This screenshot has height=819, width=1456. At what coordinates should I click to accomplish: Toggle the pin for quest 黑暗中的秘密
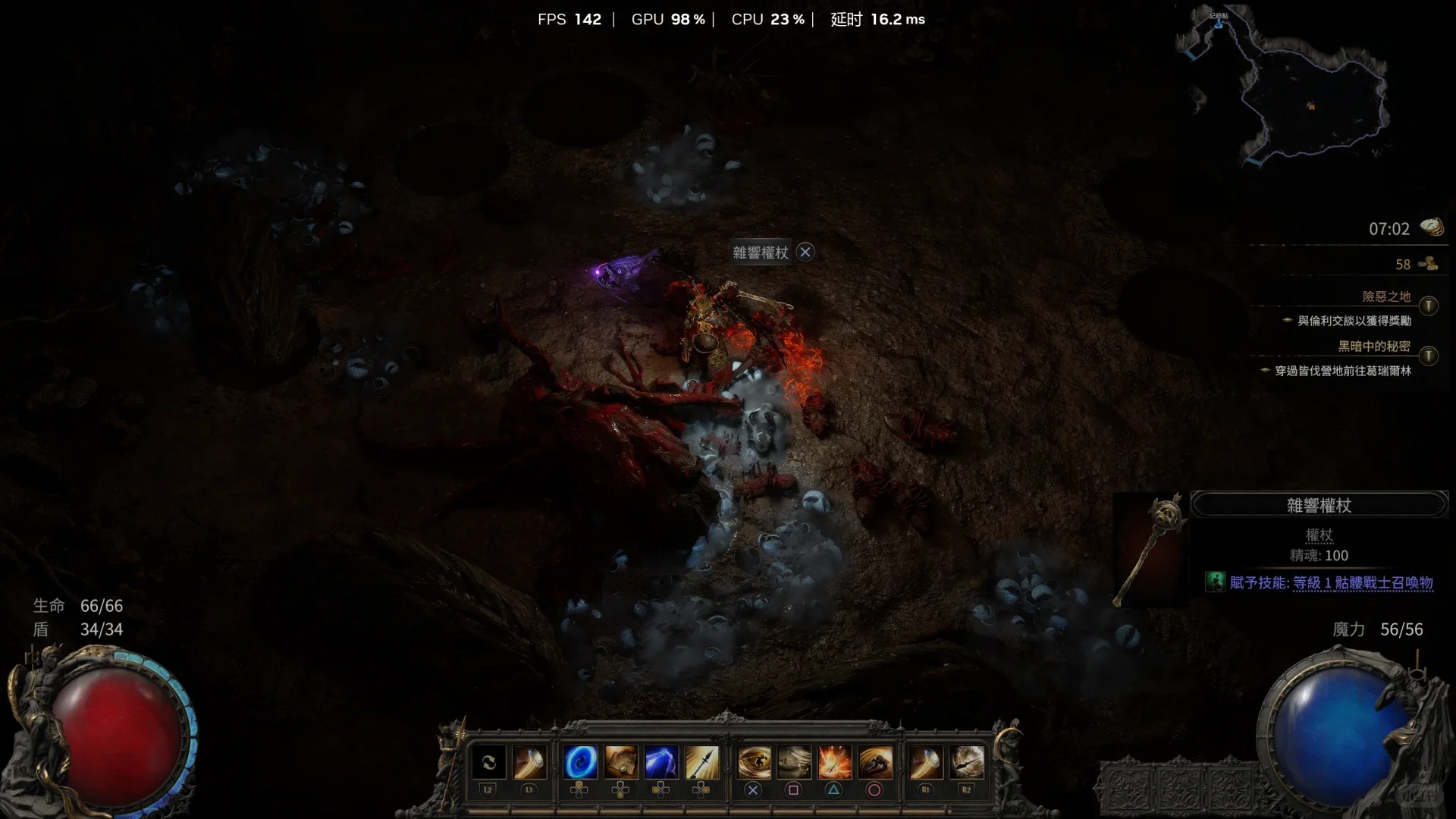point(1429,356)
